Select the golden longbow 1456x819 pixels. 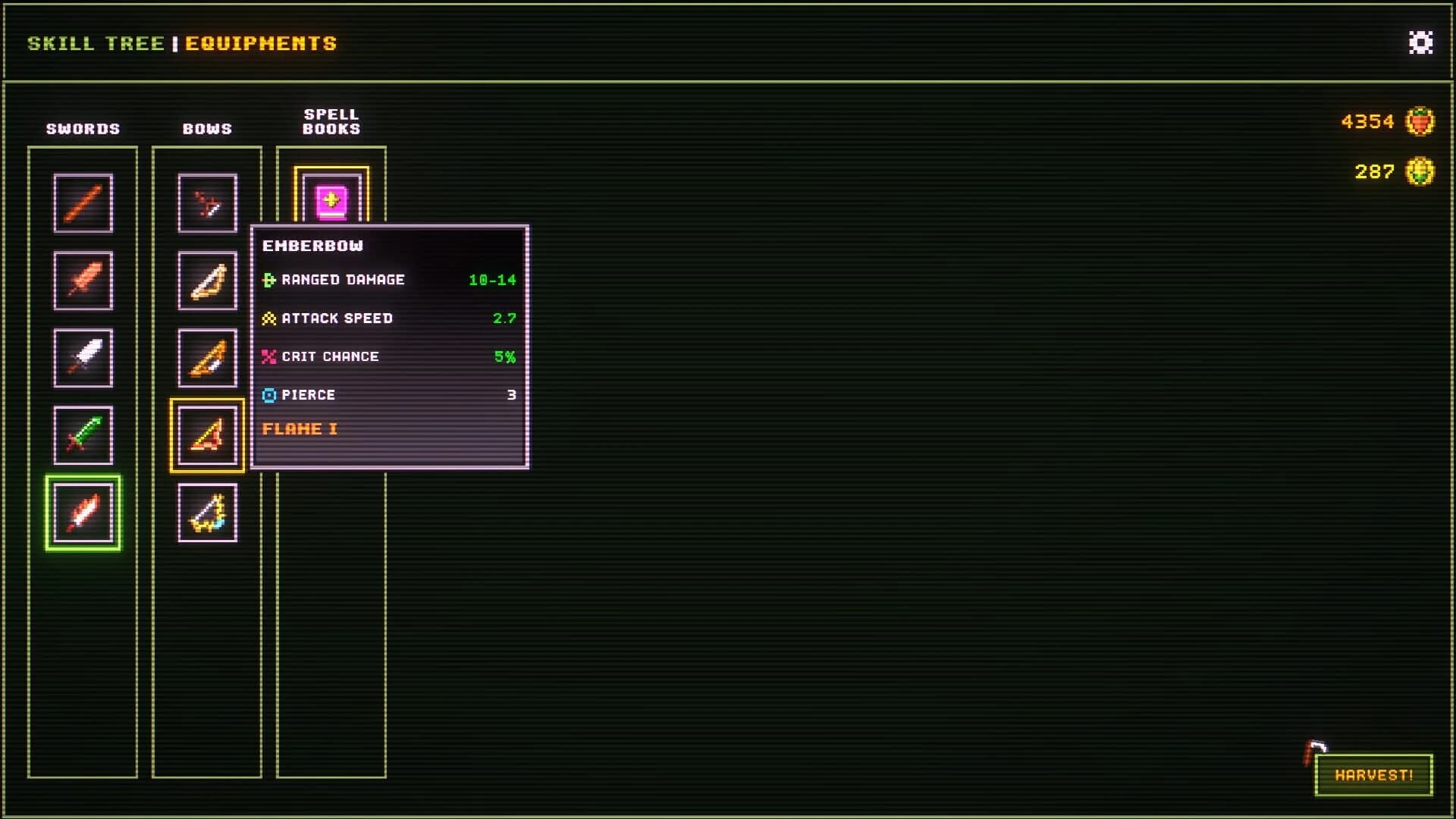(x=206, y=280)
